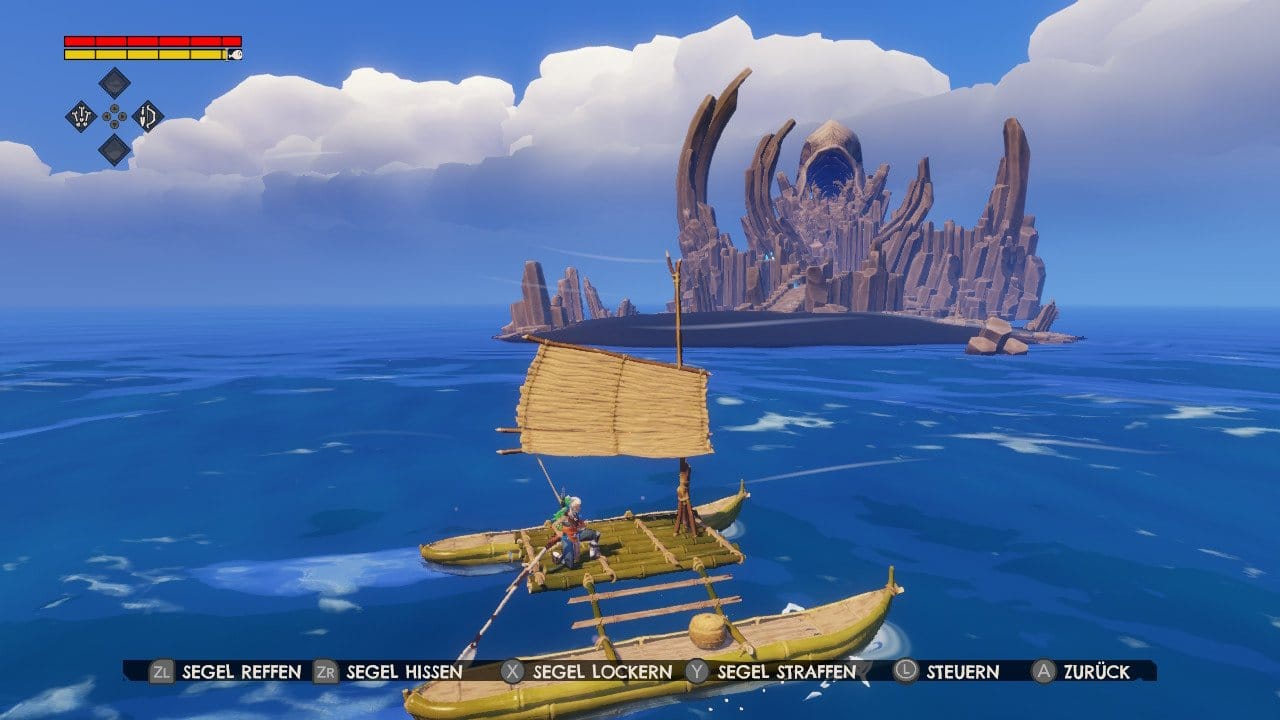Select the tools quick slot with three implements
Viewport: 1280px width, 720px height.
pyautogui.click(x=81, y=116)
